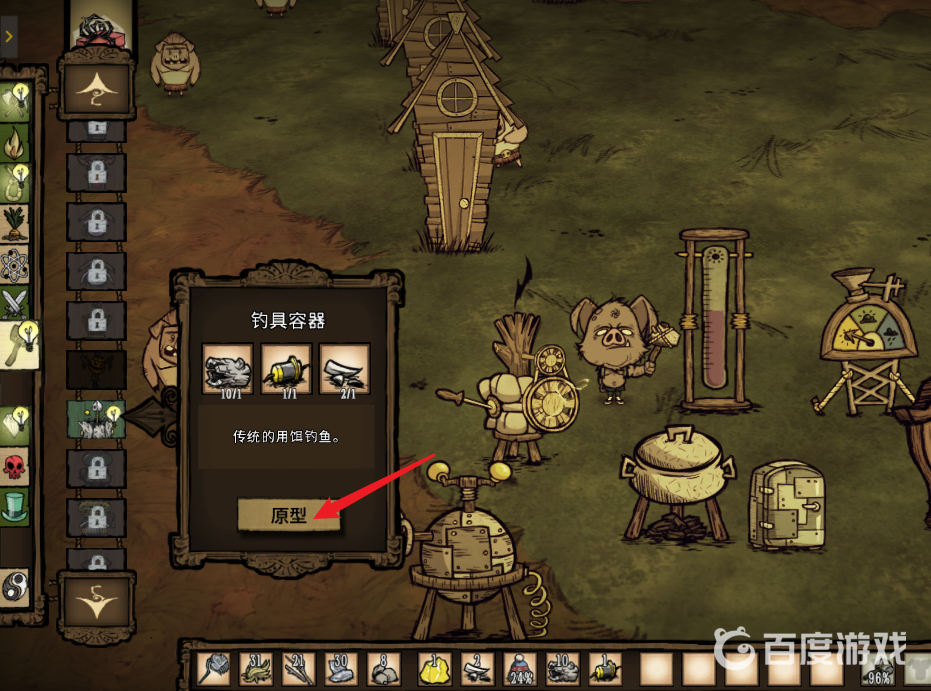Open the carrot food crafting tab
Viewport: 931px width, 691px height.
point(15,222)
